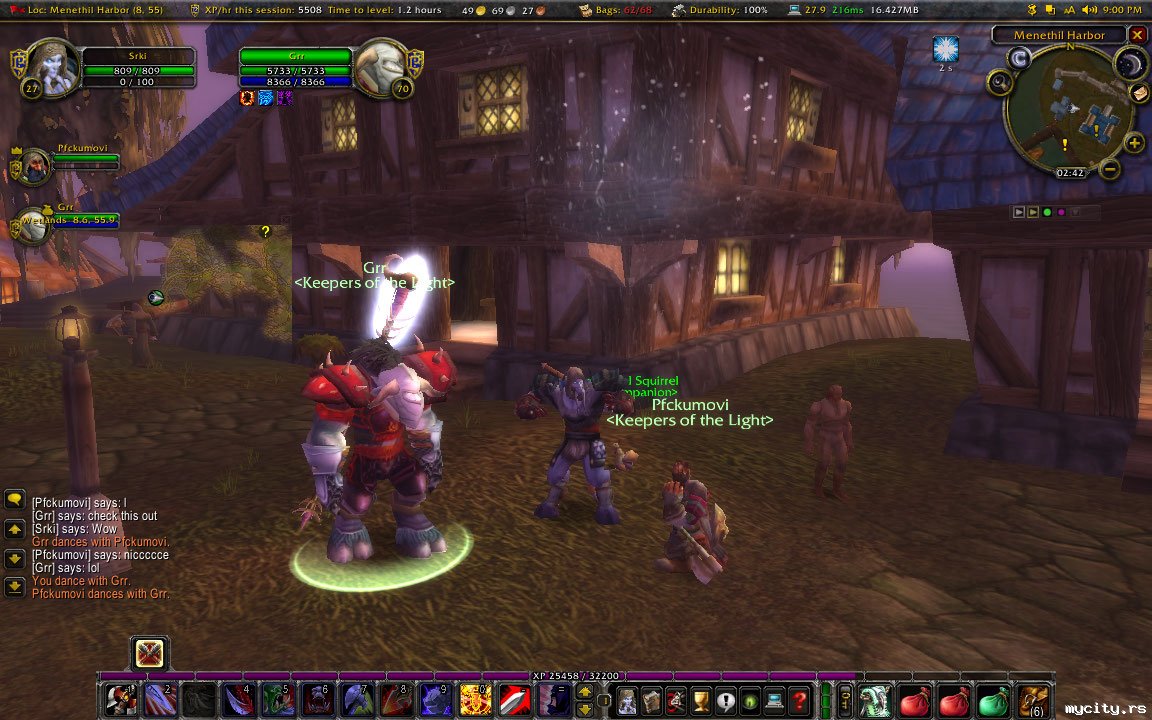Close the minimap with the red X

pos(1137,35)
